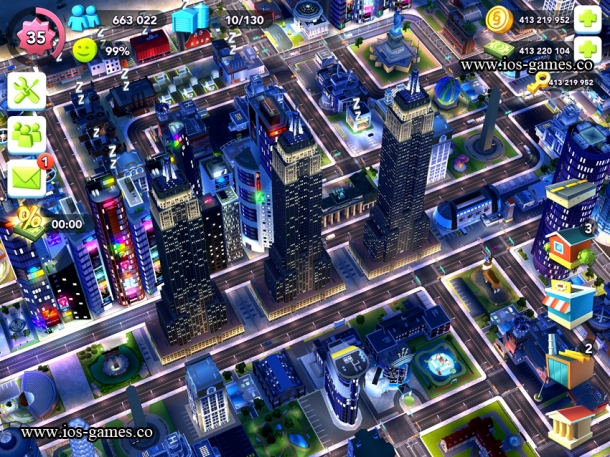This screenshot has height=457, width=610.
Task: Open the level 35 star badge
Action: (x=36, y=36)
